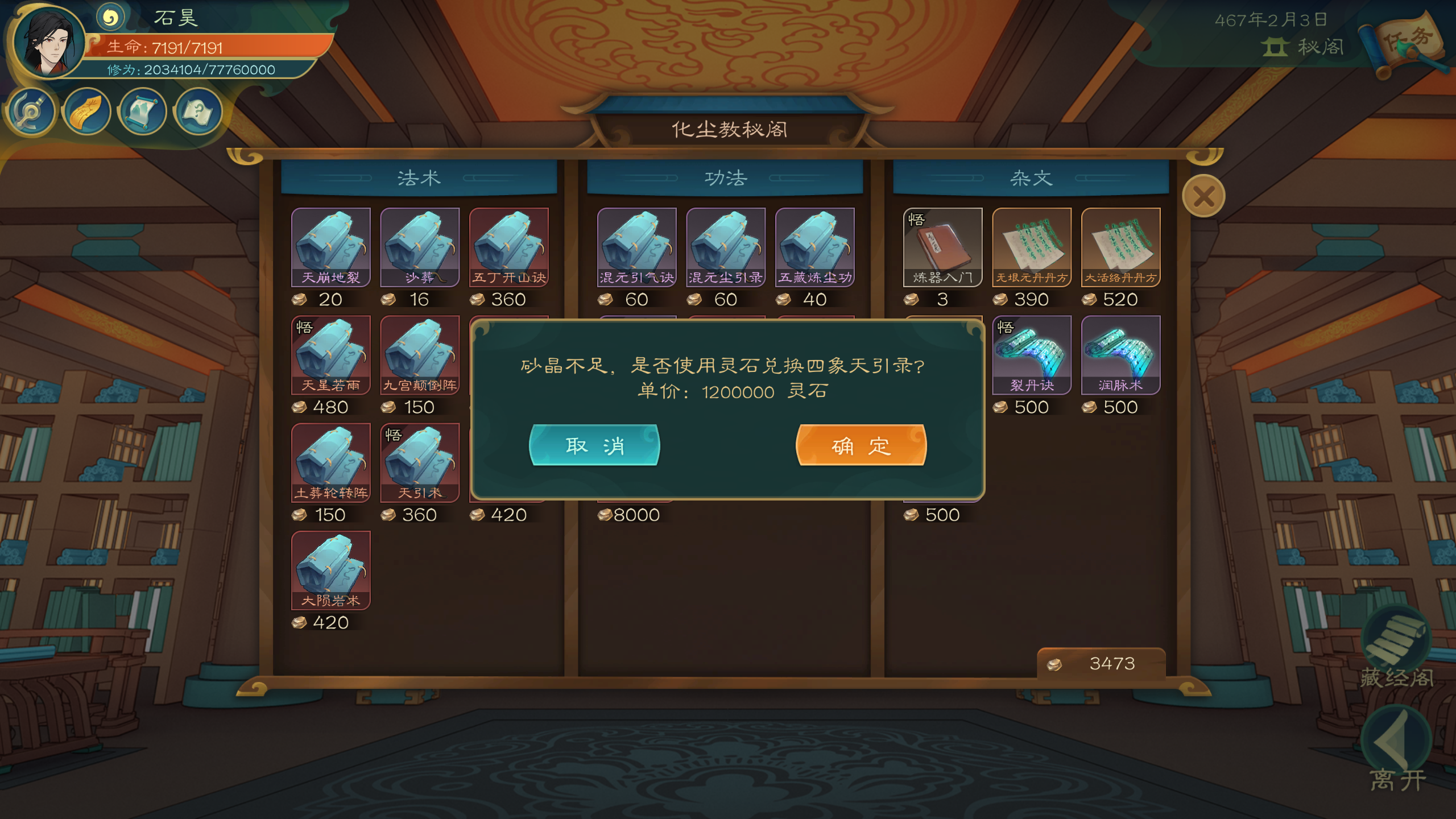Close the 化尘教秘阁 shop panel

coord(1203,197)
